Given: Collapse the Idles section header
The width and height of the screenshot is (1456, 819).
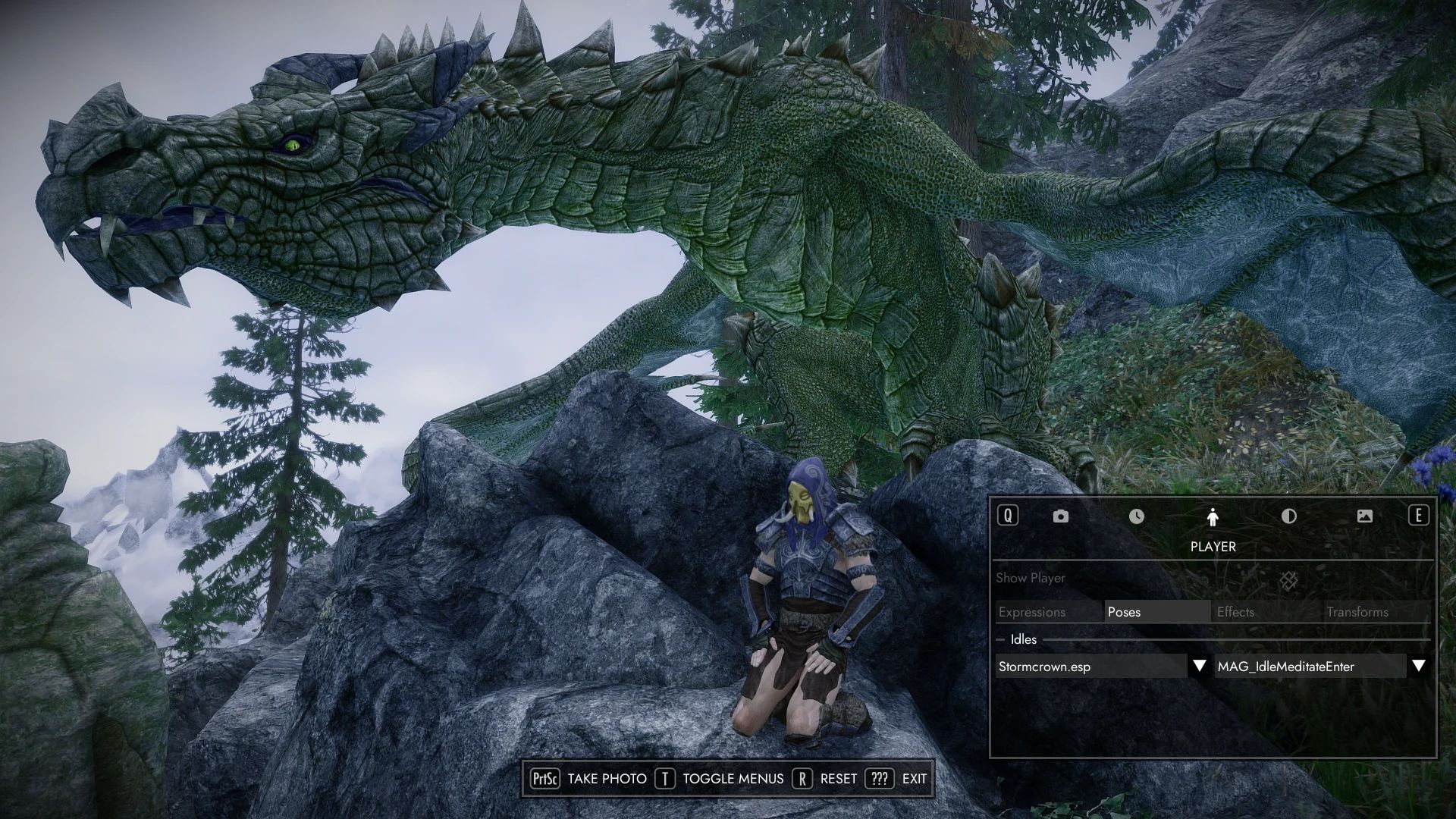Looking at the screenshot, I should coord(1022,639).
